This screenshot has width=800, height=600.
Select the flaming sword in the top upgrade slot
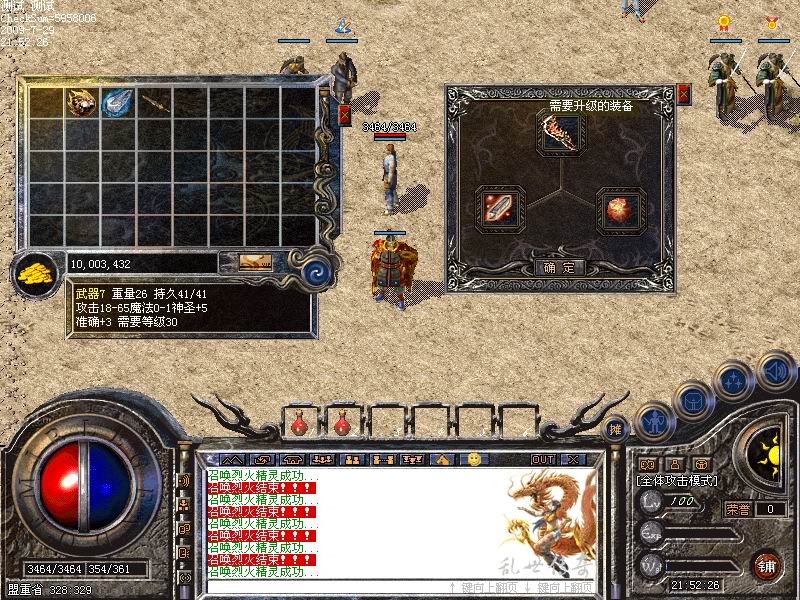pos(559,133)
